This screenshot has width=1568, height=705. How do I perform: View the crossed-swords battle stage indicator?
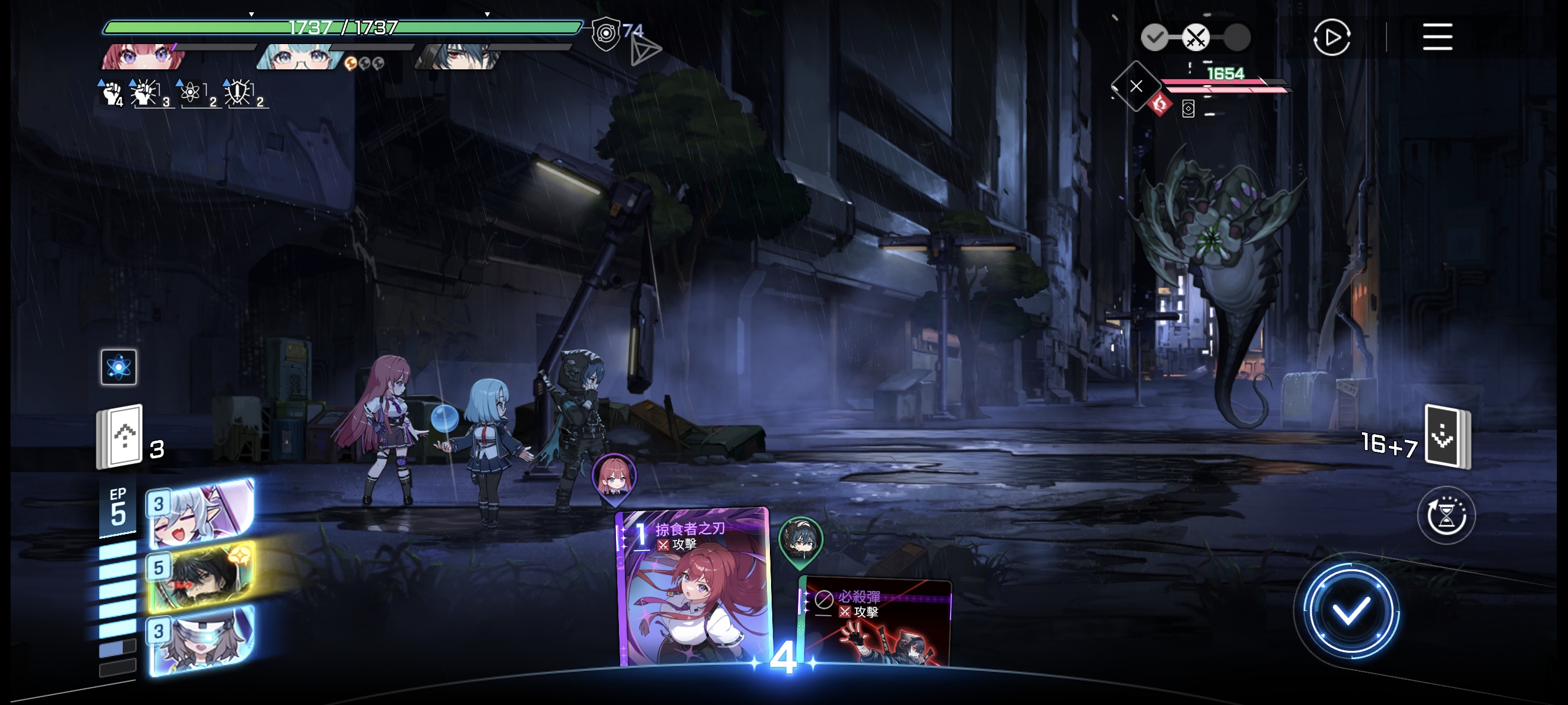click(x=1195, y=38)
